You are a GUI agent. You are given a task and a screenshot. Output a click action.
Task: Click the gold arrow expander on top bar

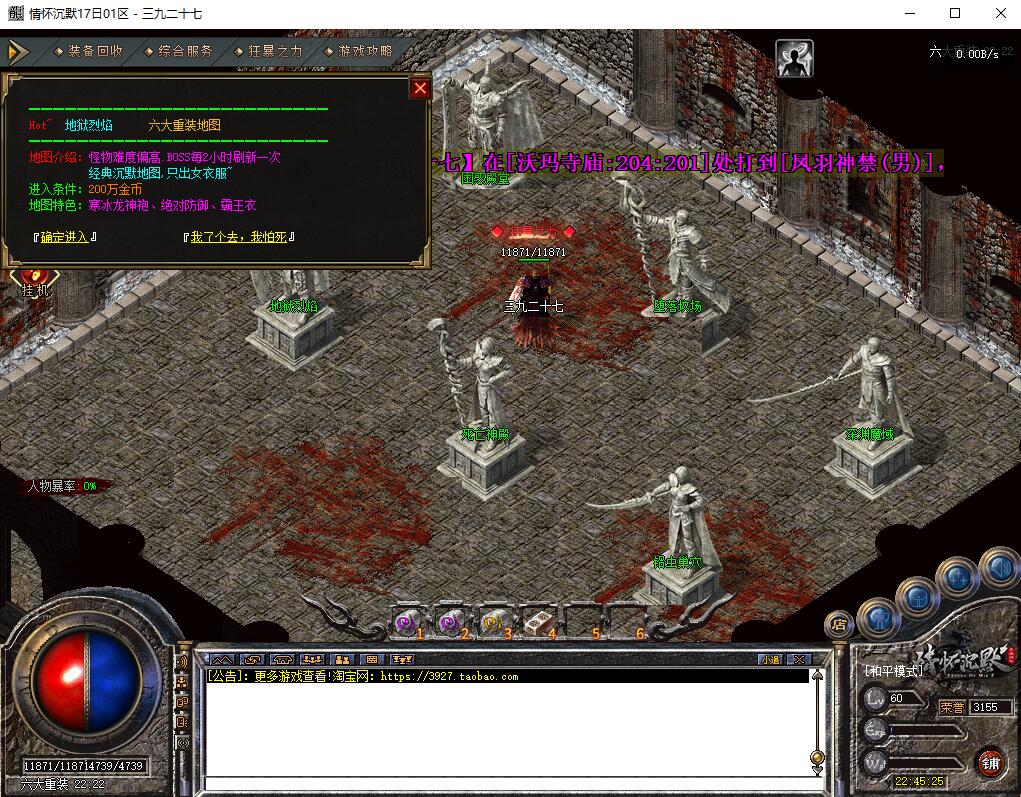point(17,51)
